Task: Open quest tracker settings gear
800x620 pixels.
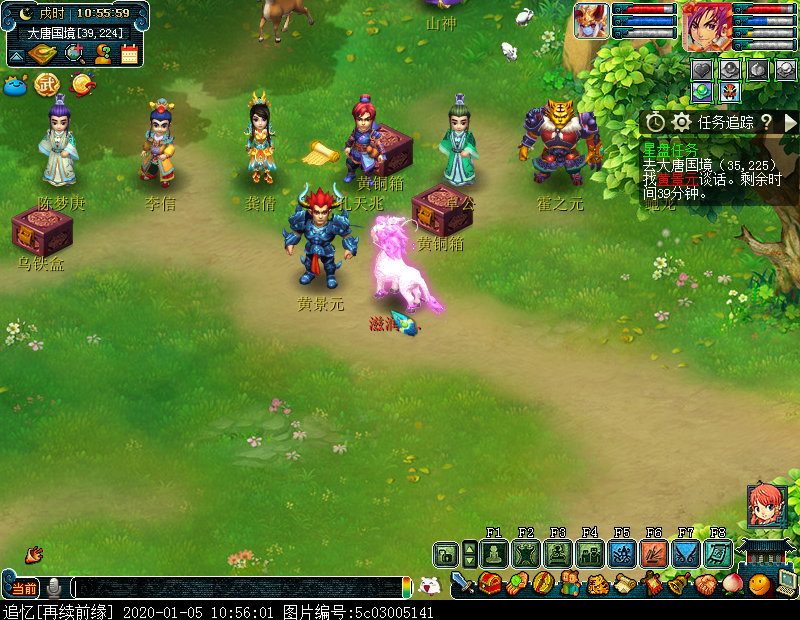Action: coord(682,122)
